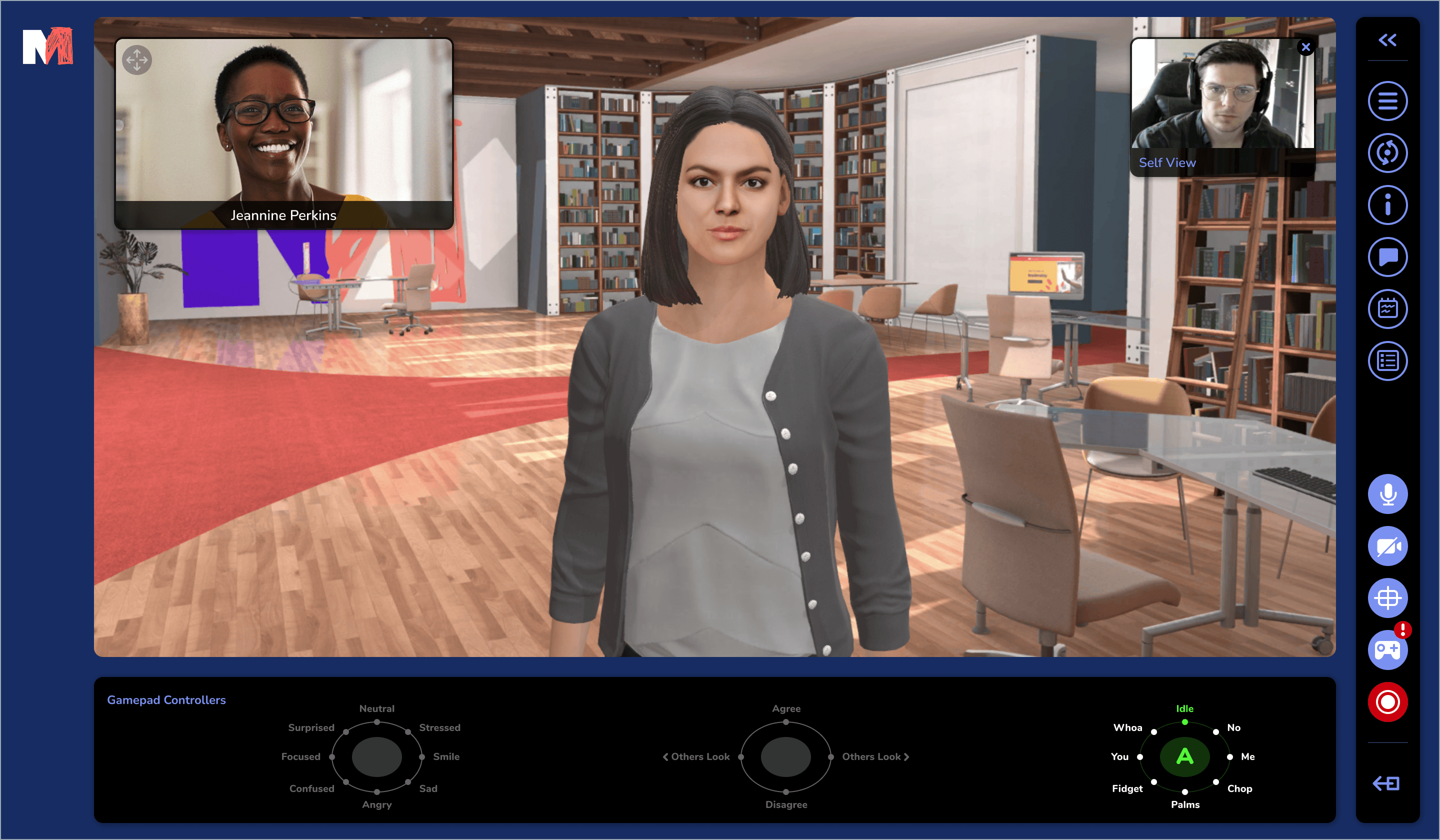Open the notes list icon in the sidebar
This screenshot has height=840, width=1440.
tap(1387, 360)
